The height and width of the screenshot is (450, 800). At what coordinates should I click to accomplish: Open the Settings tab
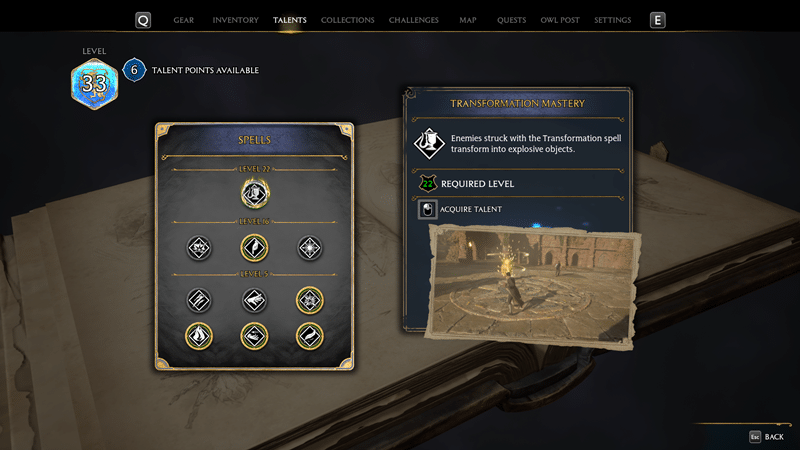(x=612, y=20)
